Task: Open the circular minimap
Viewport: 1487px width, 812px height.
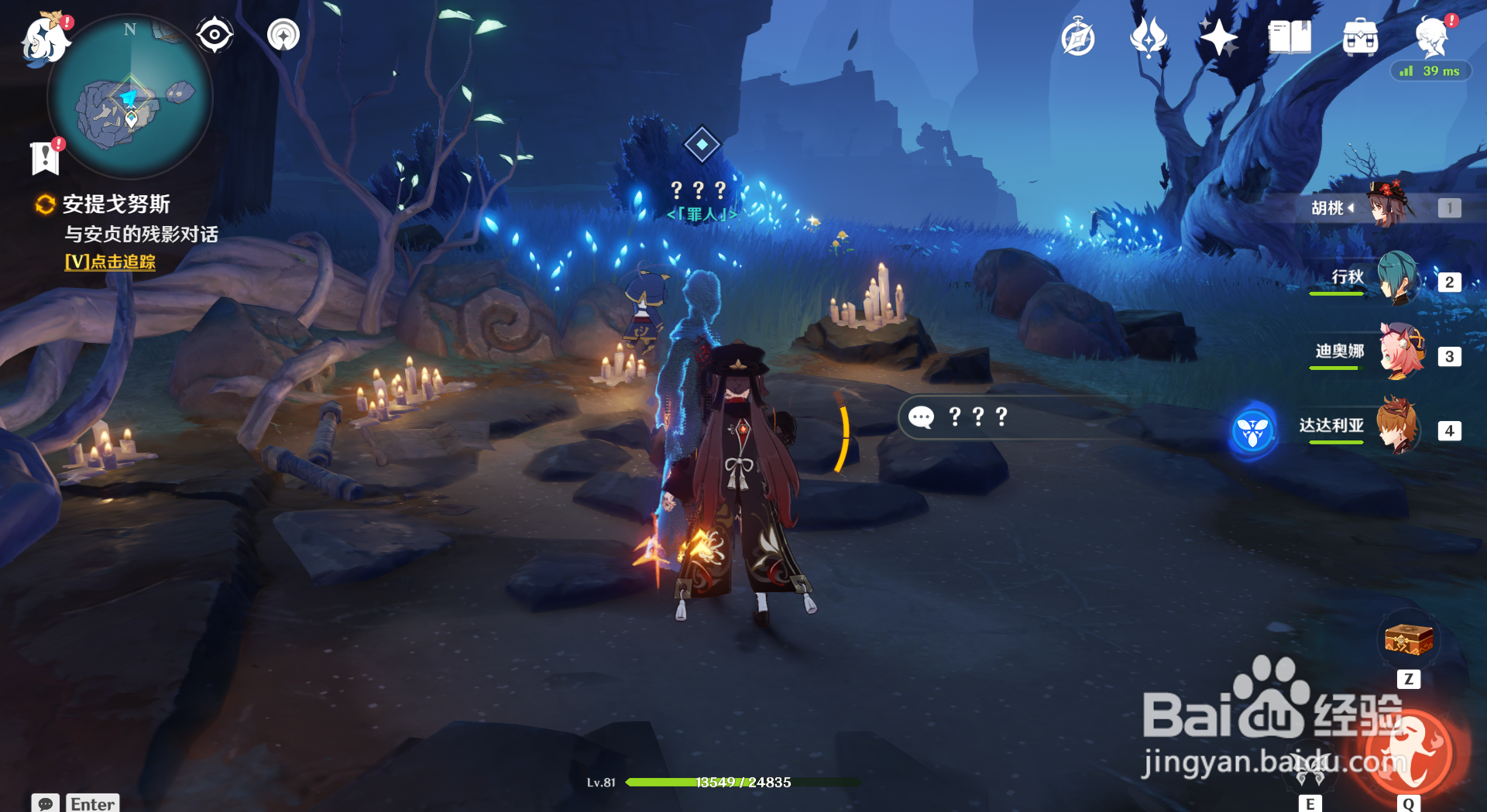Action: (x=130, y=98)
